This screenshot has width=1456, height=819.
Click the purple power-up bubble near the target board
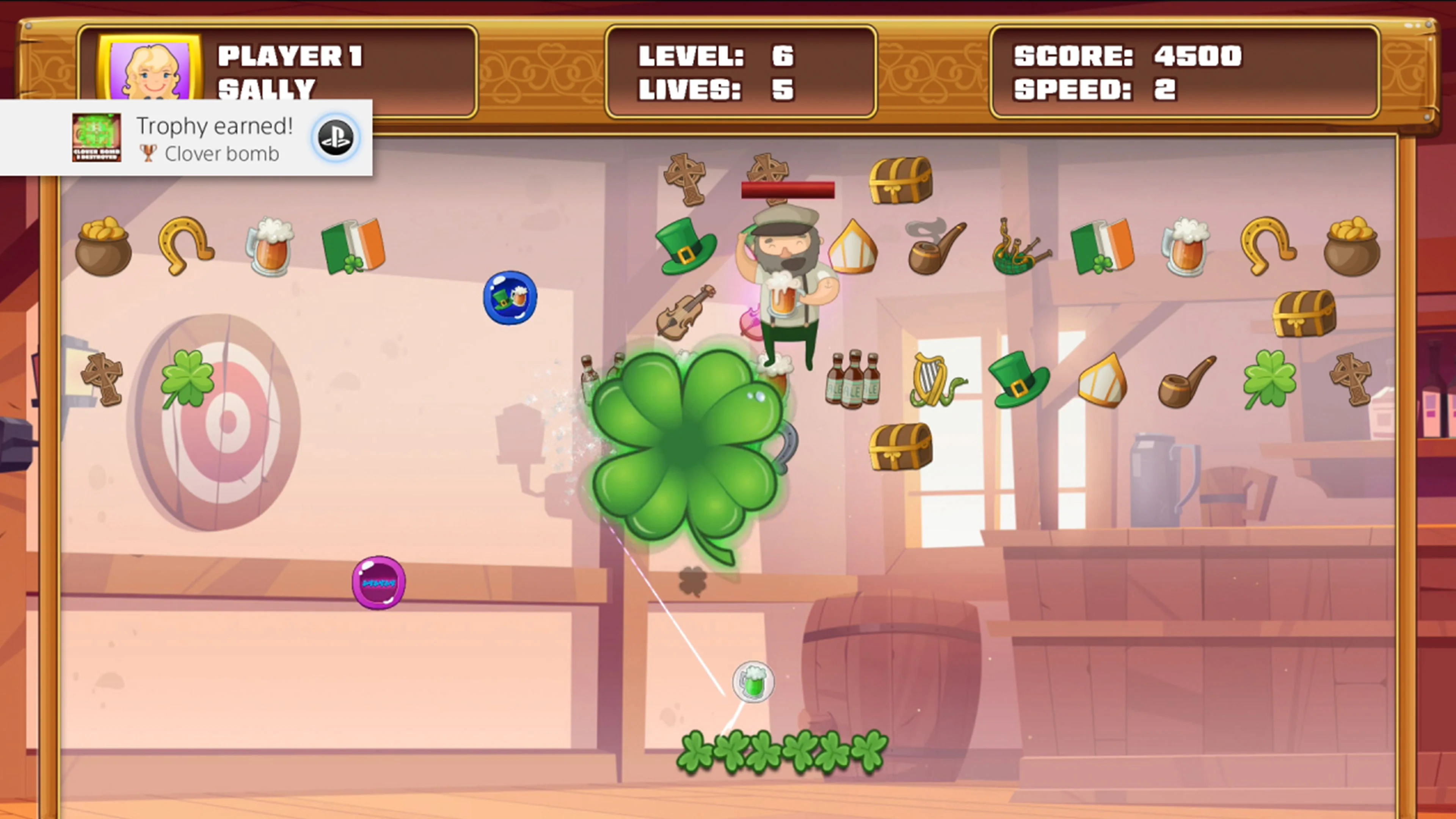[379, 582]
